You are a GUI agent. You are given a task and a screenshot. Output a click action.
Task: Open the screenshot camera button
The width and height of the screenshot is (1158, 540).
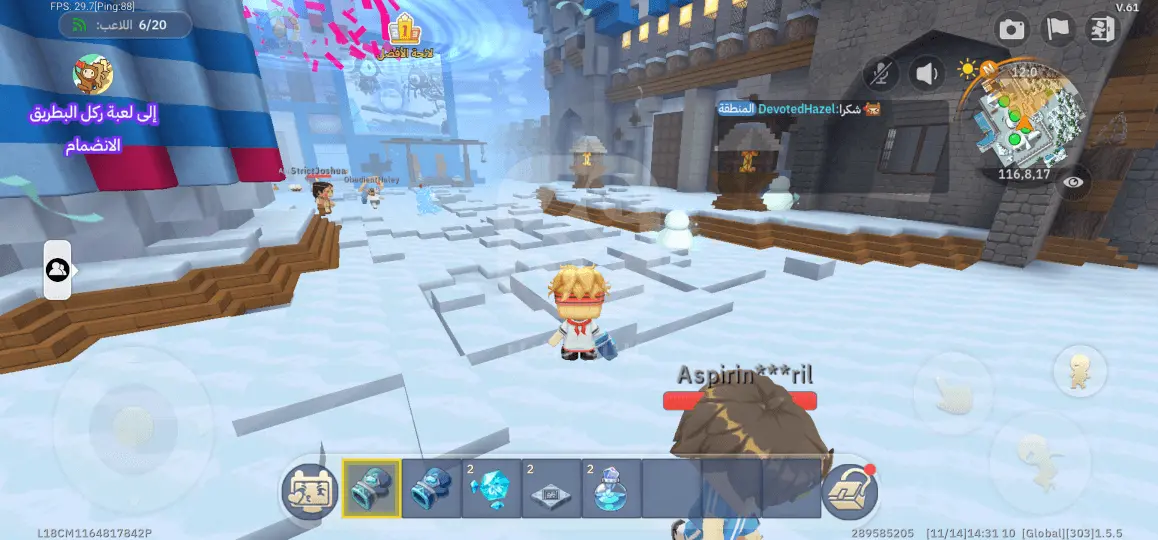point(1012,29)
